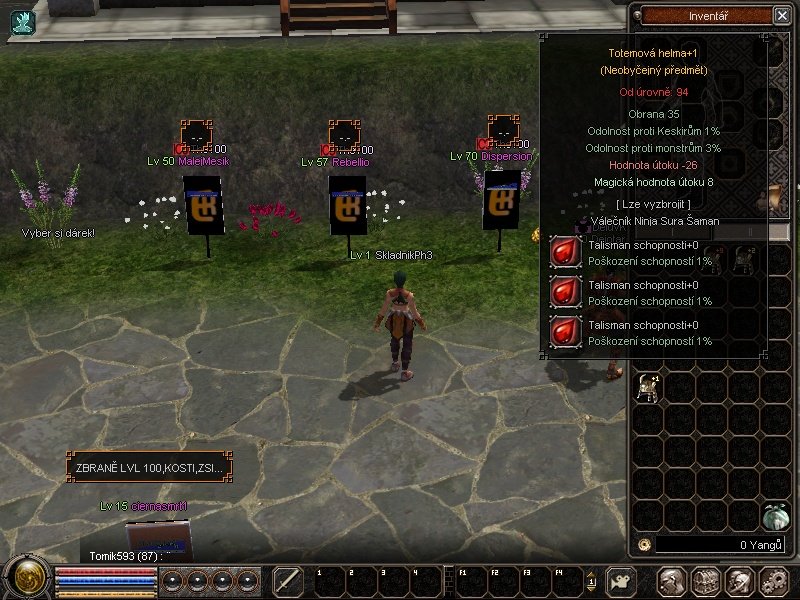Open the character helmet button
The image size is (800, 600).
(x=672, y=581)
